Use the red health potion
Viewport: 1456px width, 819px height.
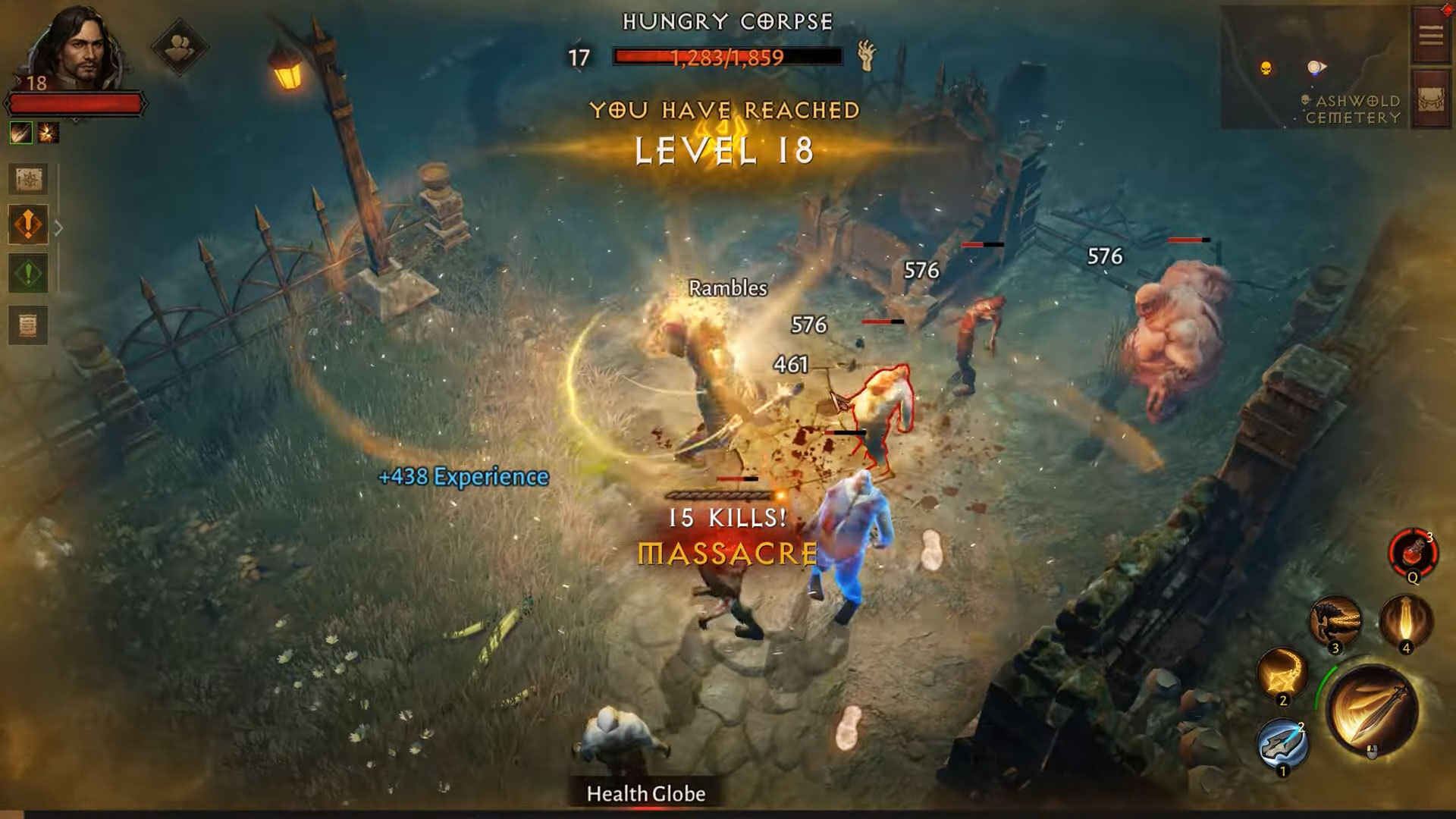pos(1413,554)
